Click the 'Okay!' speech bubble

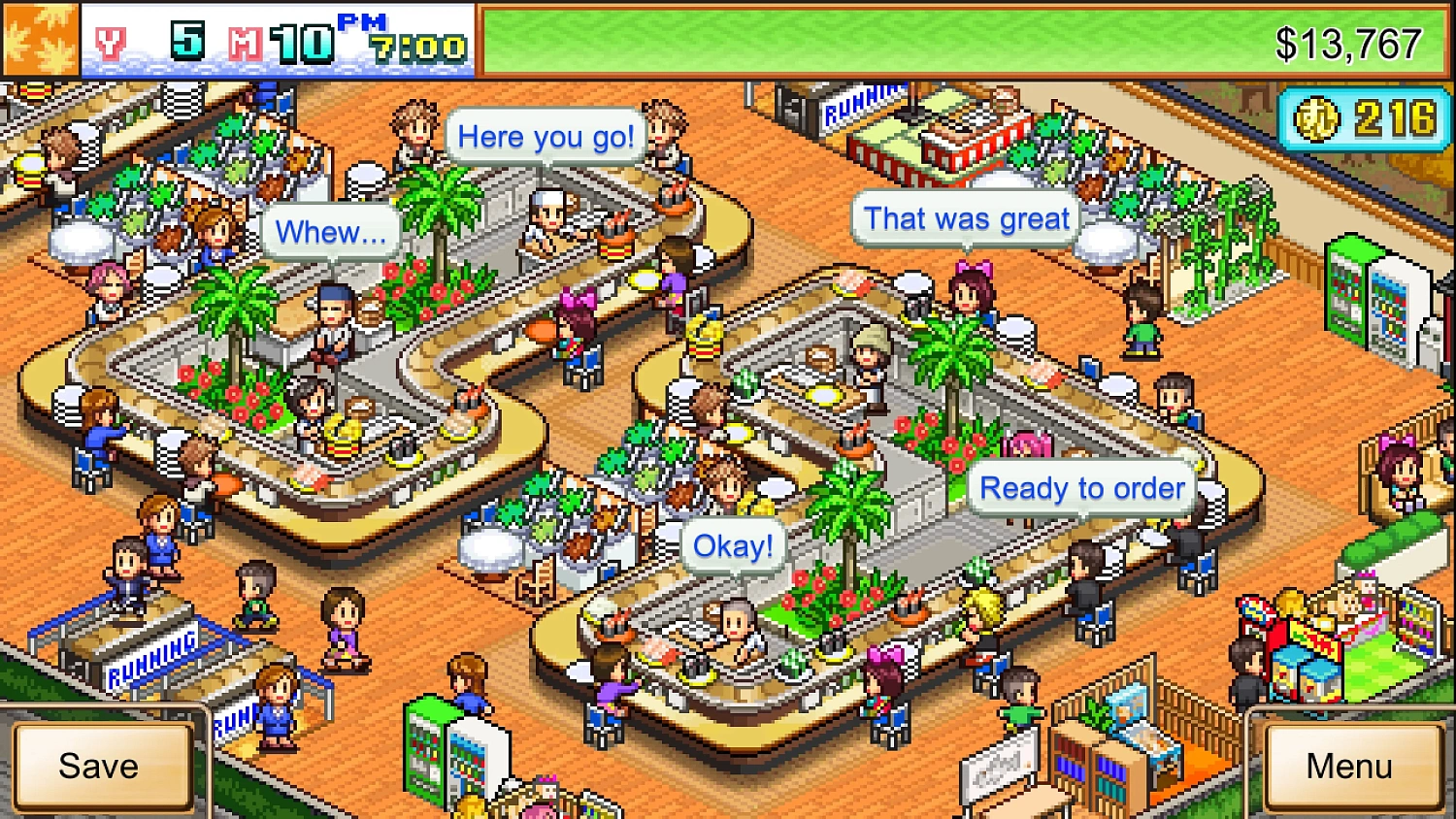tap(733, 545)
